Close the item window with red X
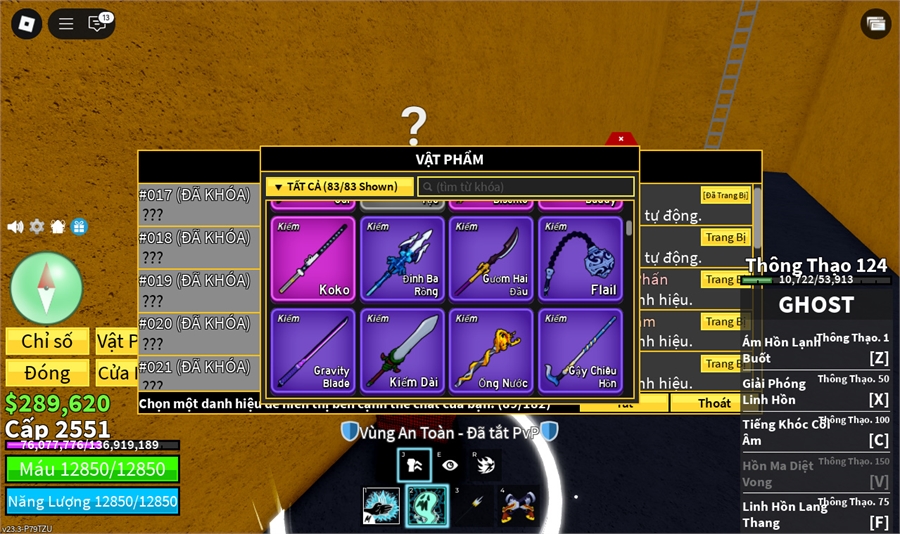This screenshot has height=534, width=900. (621, 139)
